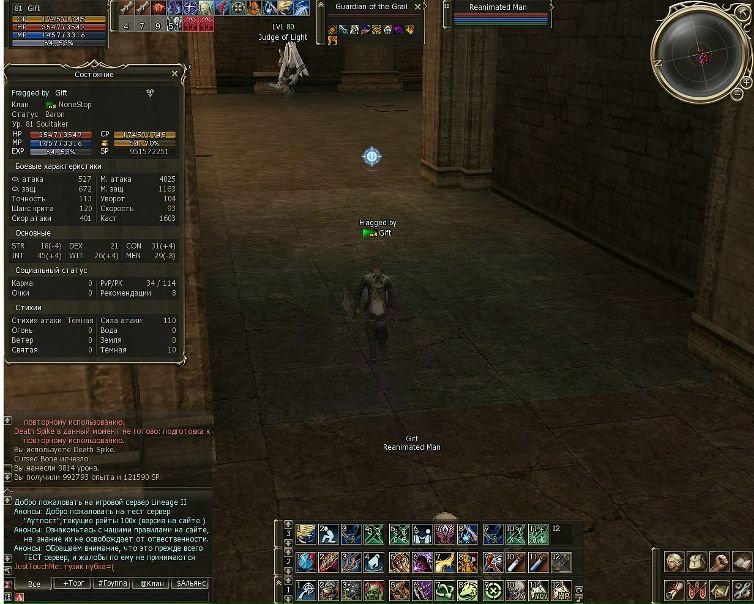This screenshot has height=604, width=754.
Task: Switch to the +Торг chat tab
Action: [x=74, y=583]
